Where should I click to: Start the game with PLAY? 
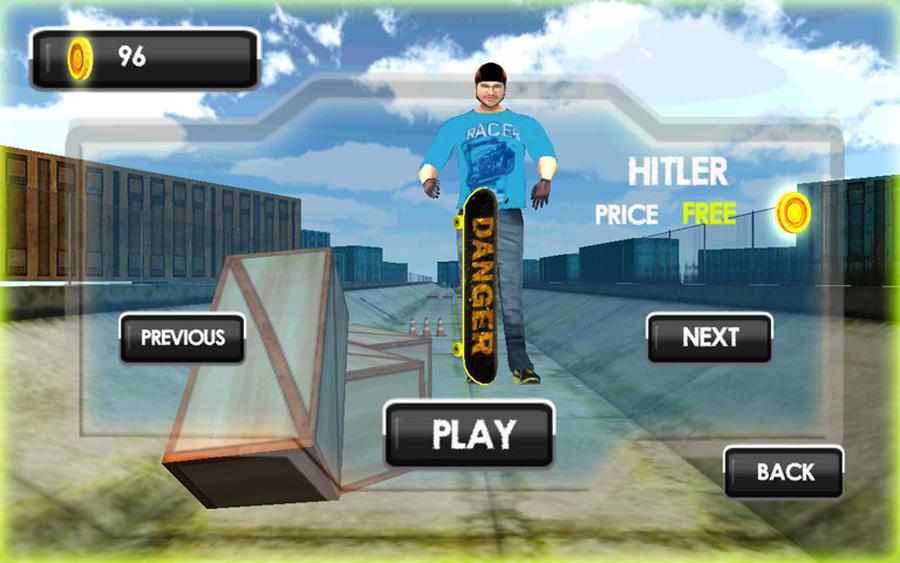tap(470, 434)
